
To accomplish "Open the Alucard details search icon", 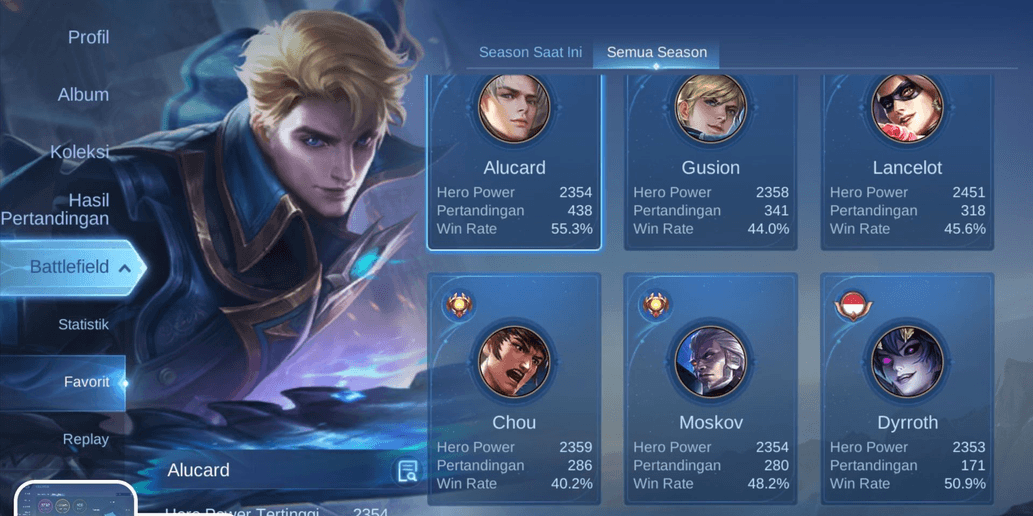I will coord(407,471).
